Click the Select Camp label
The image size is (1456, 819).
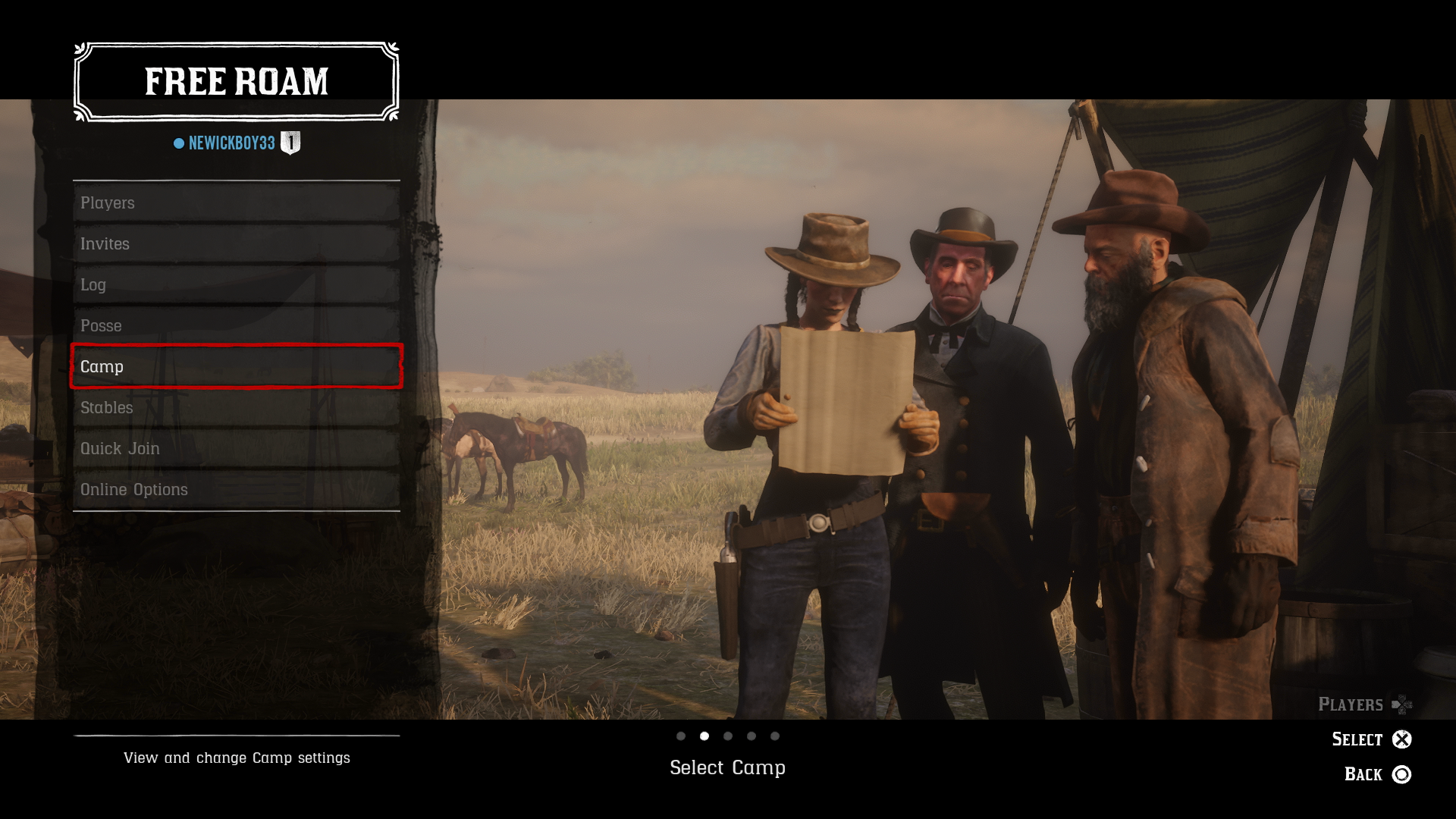pyautogui.click(x=727, y=767)
